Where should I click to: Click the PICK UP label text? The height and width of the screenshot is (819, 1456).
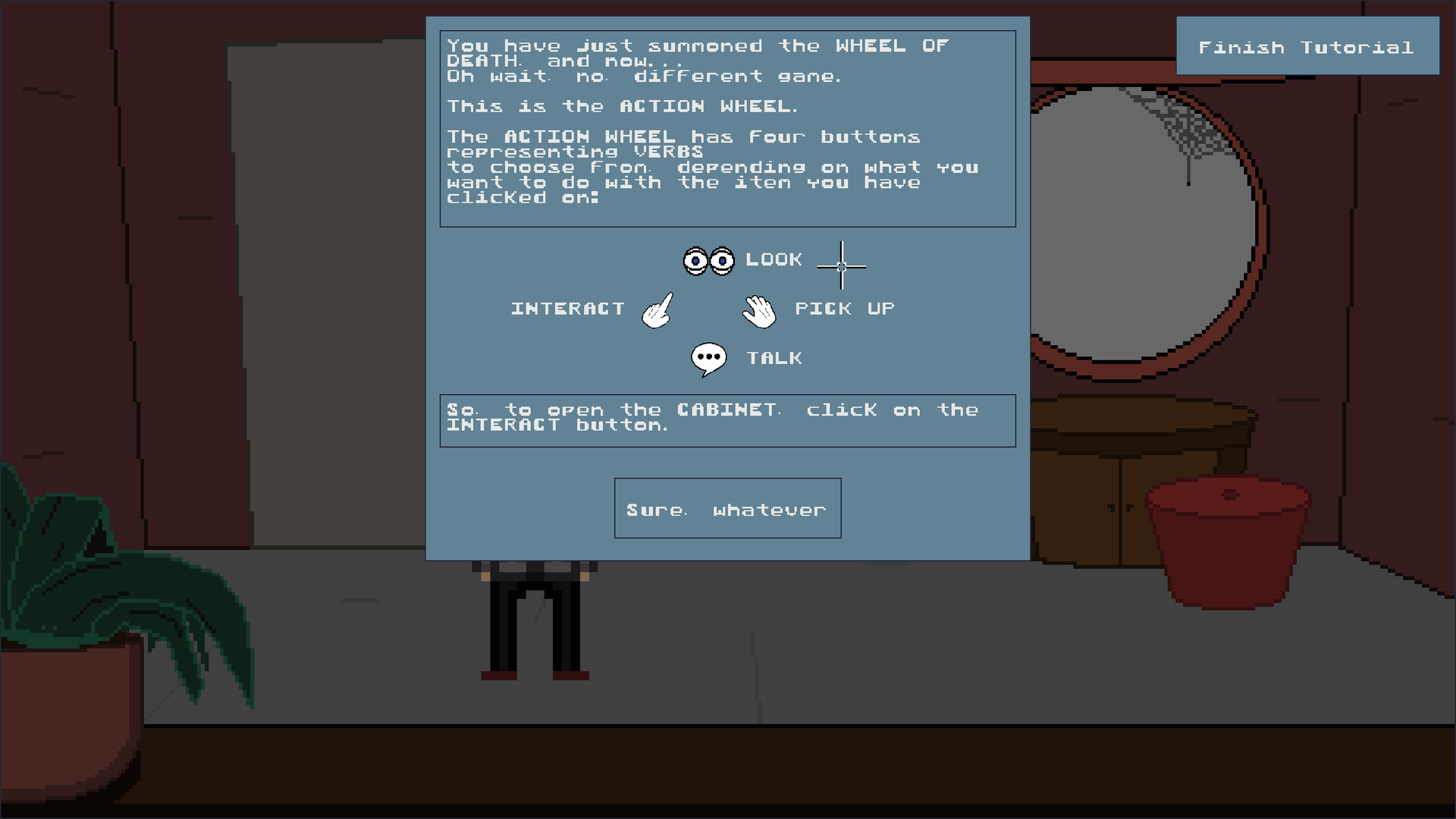844,308
